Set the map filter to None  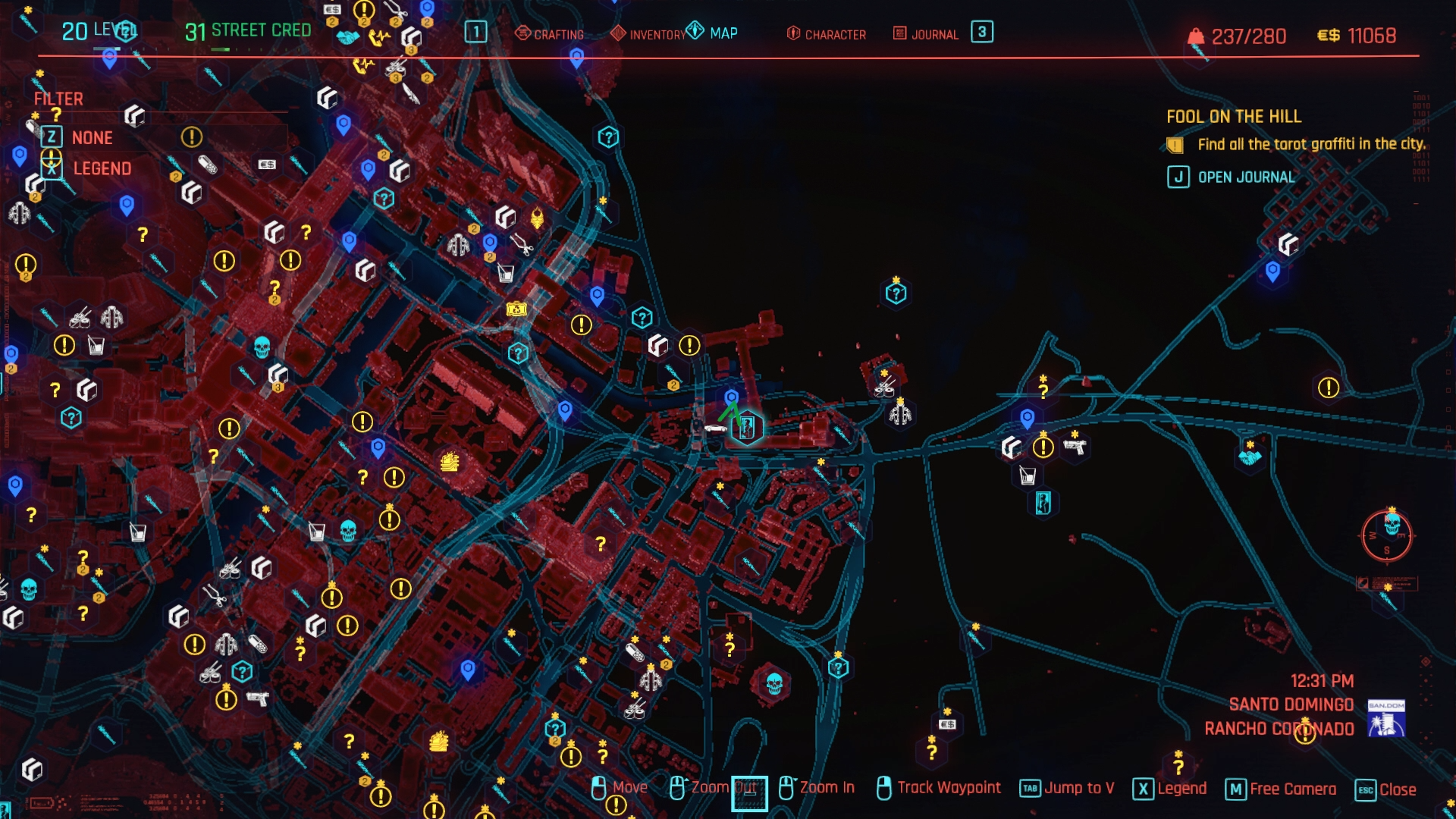point(92,137)
